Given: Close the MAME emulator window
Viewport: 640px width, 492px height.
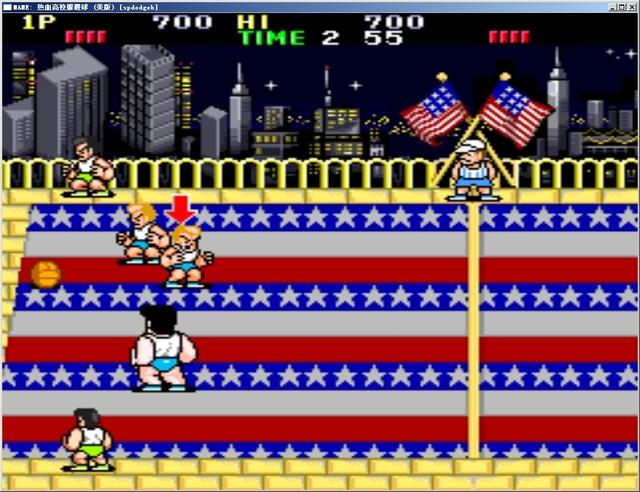Looking at the screenshot, I should coord(630,5).
